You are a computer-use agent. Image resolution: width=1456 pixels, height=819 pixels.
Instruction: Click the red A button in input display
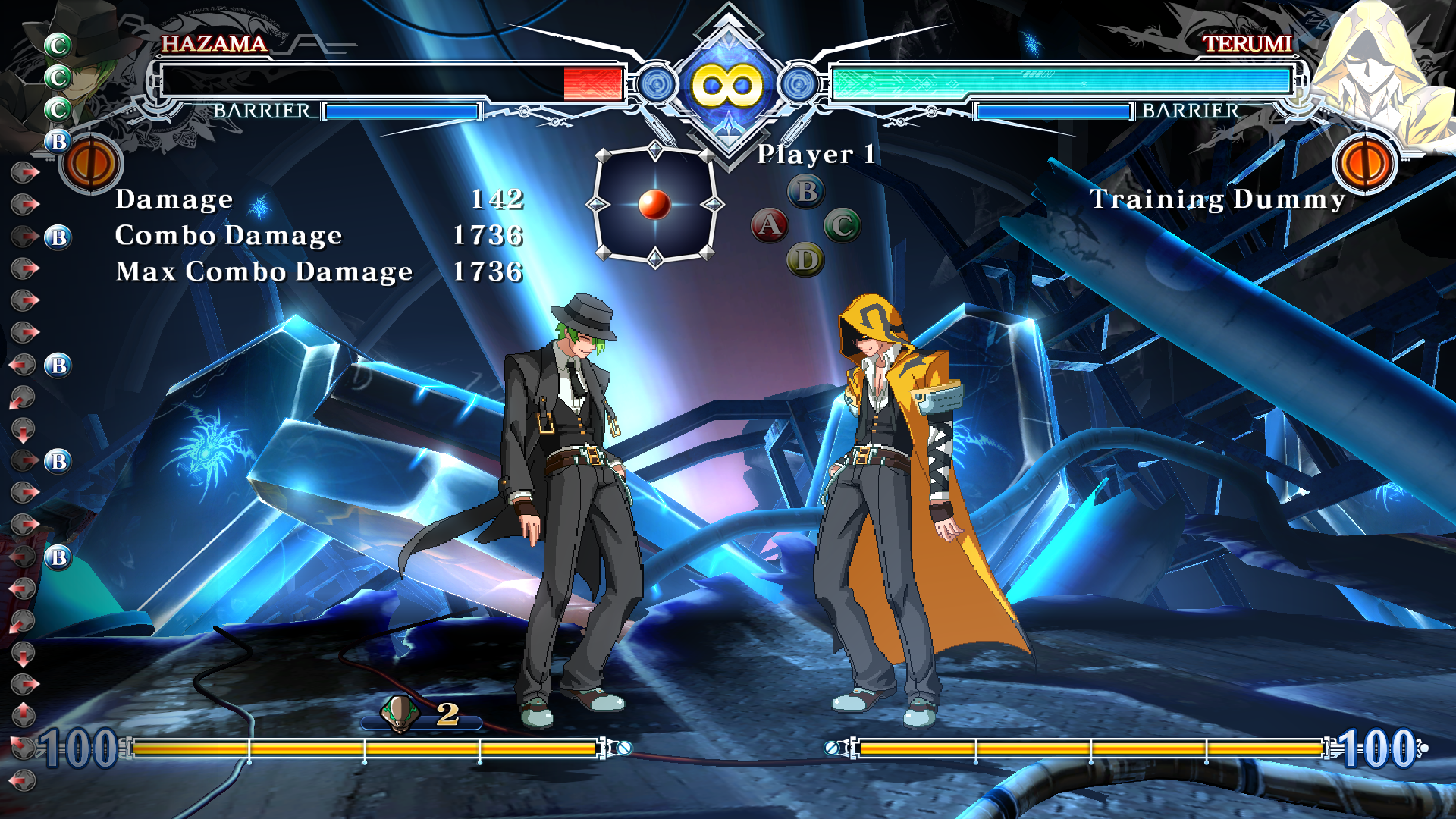pos(770,225)
